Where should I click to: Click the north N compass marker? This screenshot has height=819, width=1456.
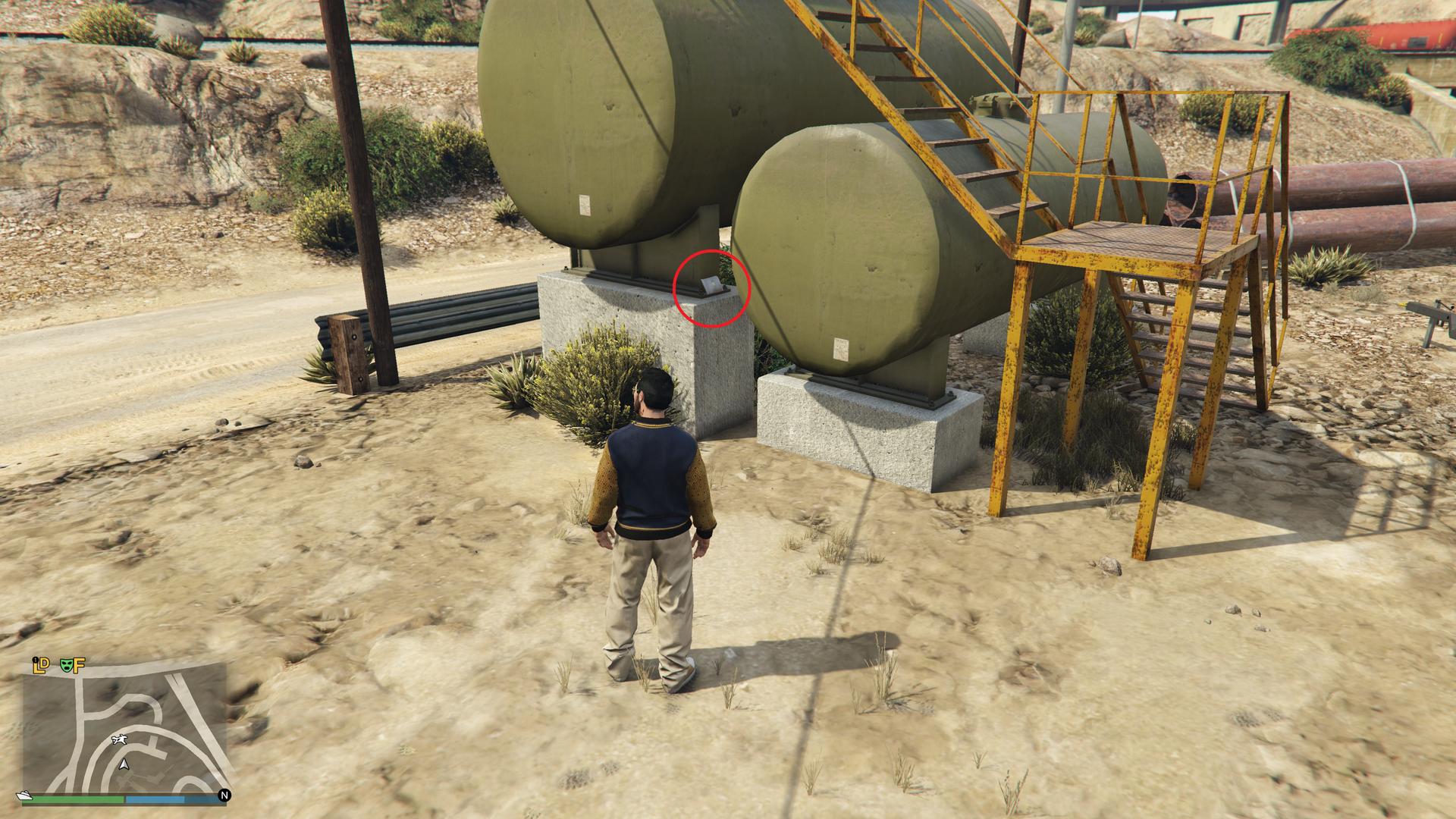(x=224, y=795)
